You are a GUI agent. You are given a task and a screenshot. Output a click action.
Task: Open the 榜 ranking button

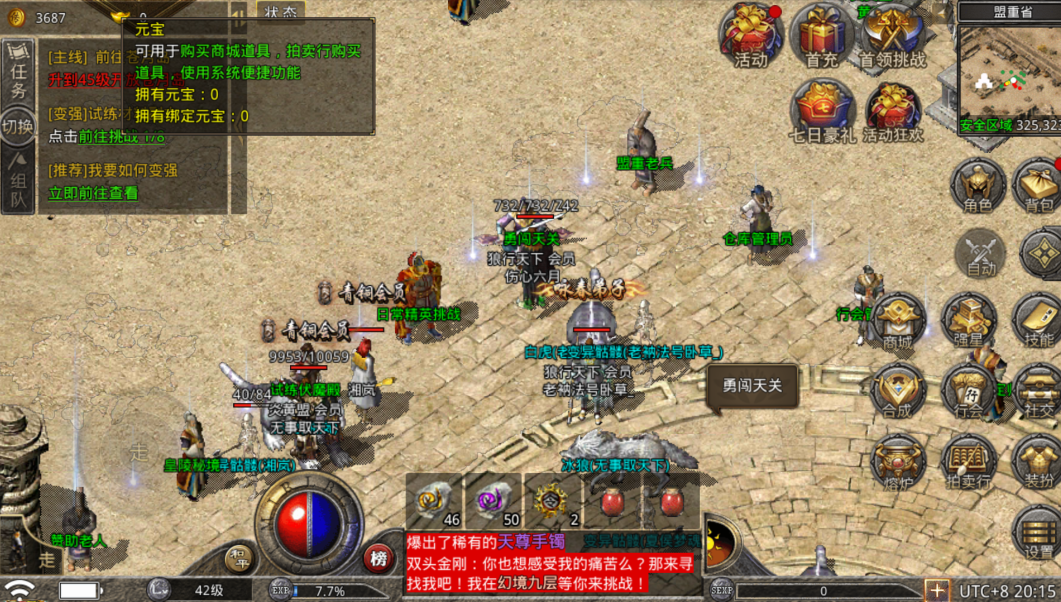click(378, 559)
